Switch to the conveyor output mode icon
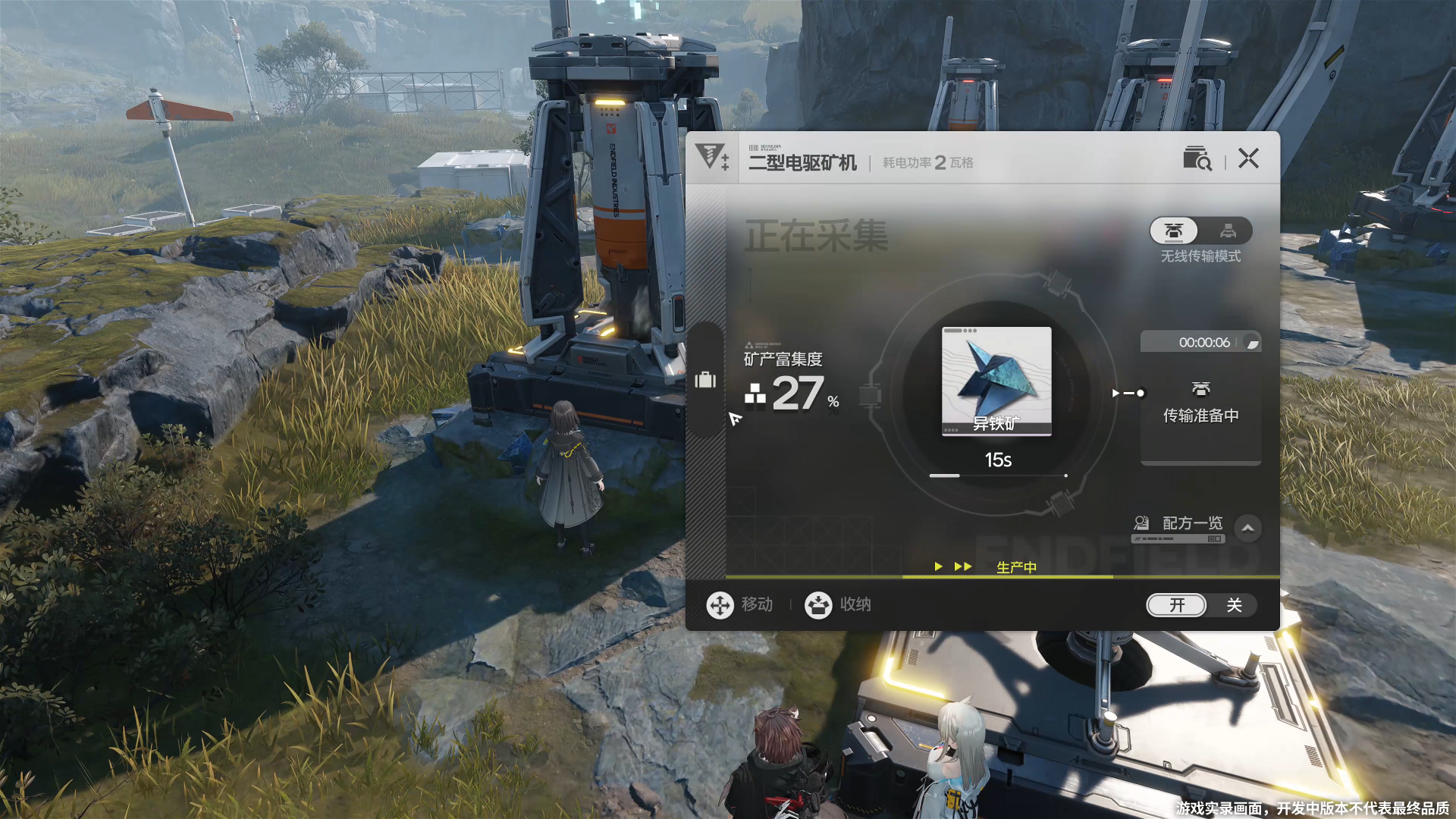 pos(1228,231)
